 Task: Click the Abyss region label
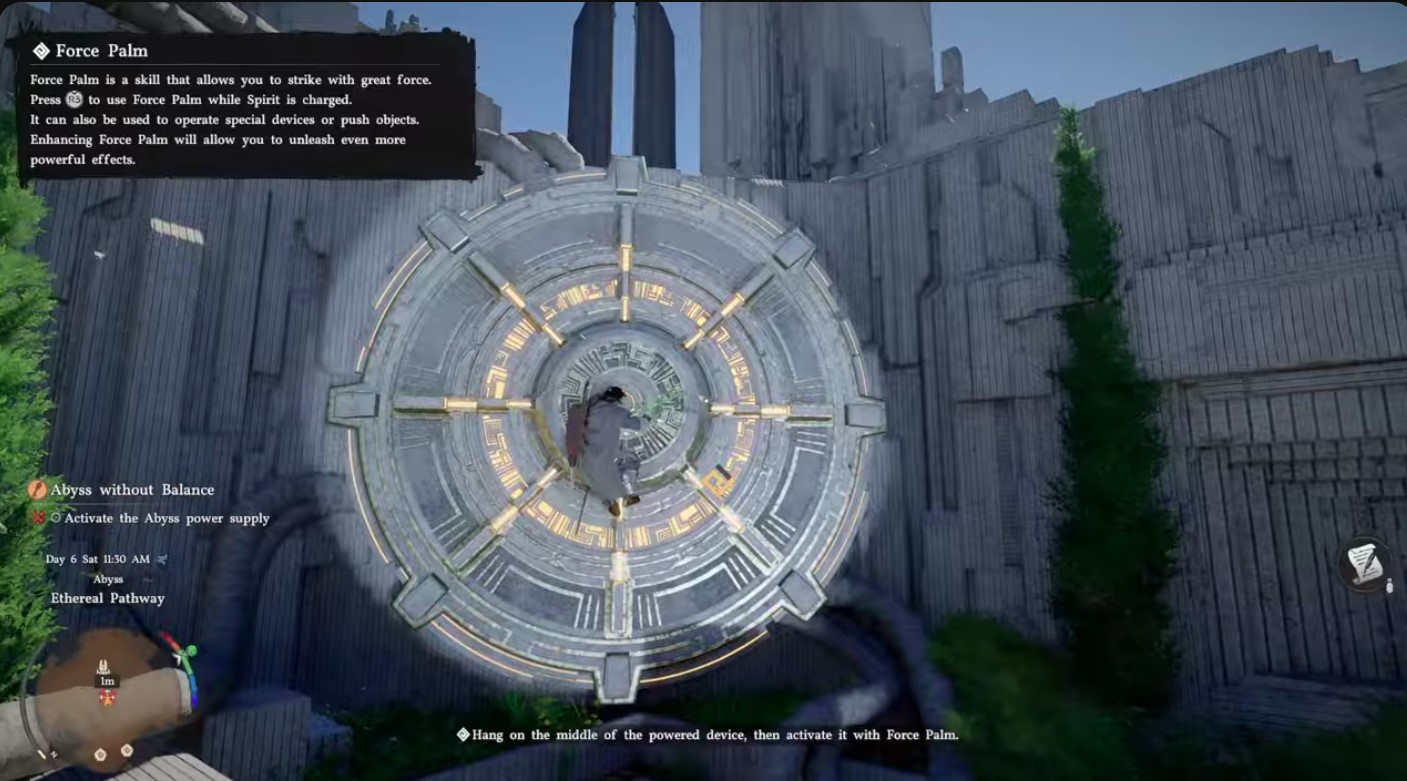[x=109, y=578]
